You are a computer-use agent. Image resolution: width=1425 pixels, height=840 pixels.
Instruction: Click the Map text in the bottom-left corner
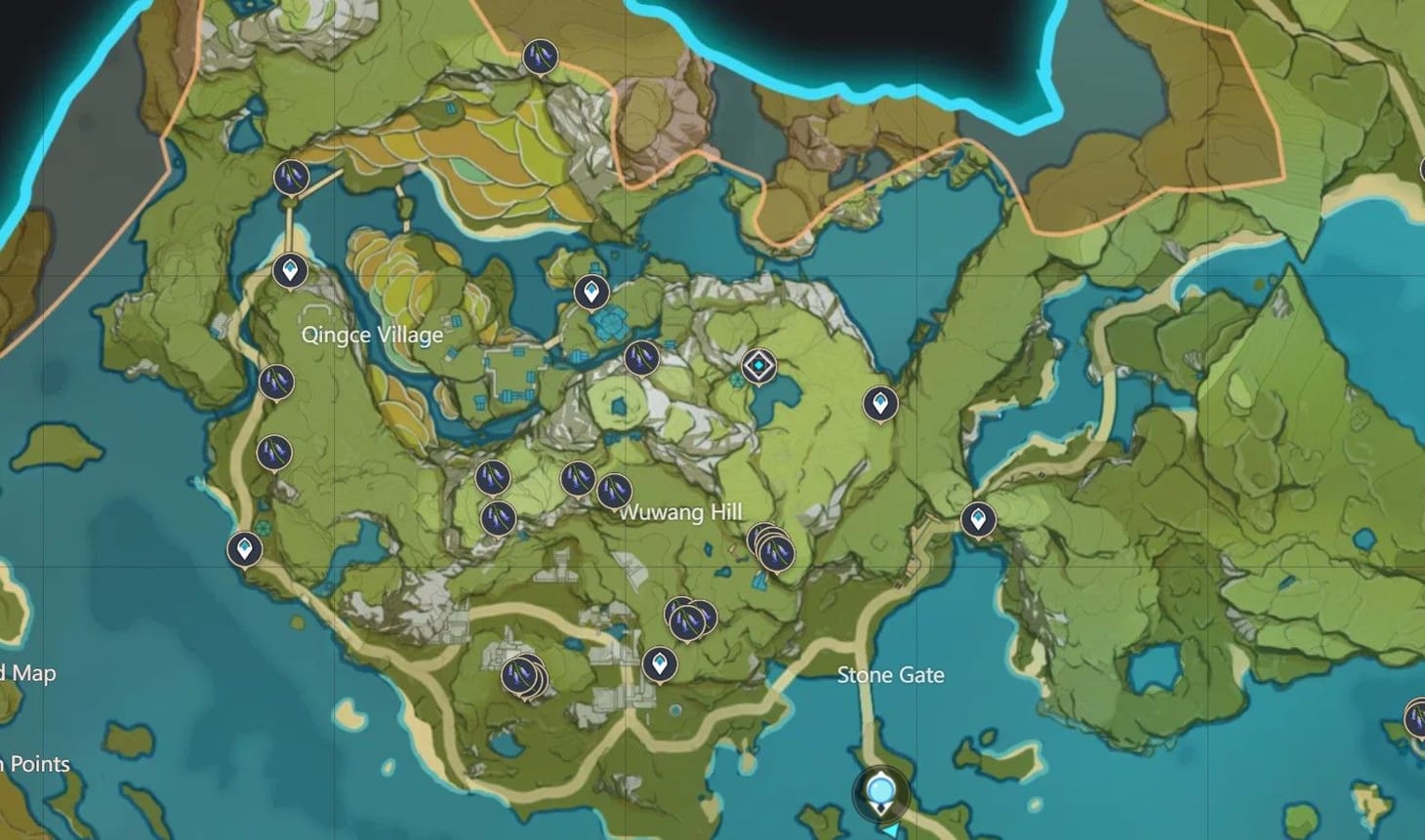(30, 672)
